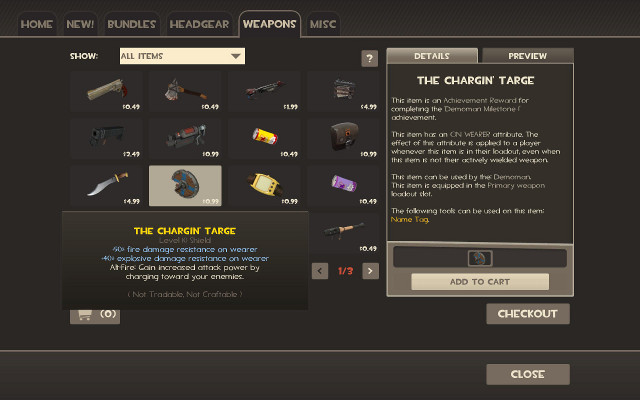The height and width of the screenshot is (400, 640).
Task: Close the store window
Action: [528, 374]
